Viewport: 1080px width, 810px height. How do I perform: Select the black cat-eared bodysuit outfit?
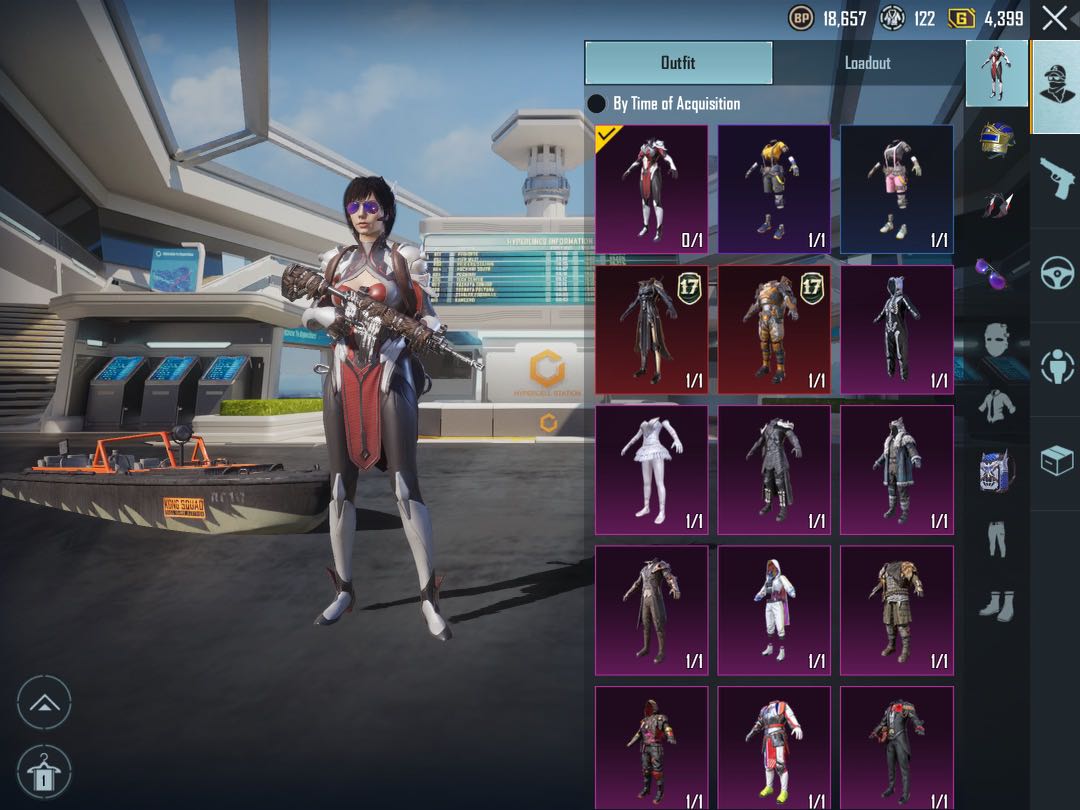tap(896, 329)
